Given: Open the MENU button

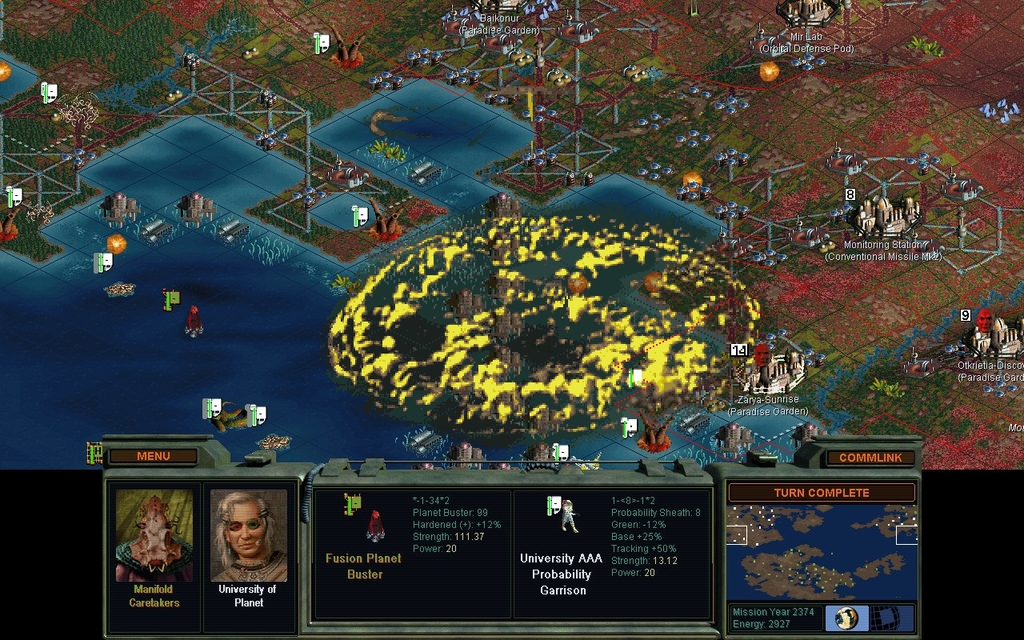Looking at the screenshot, I should (x=153, y=456).
